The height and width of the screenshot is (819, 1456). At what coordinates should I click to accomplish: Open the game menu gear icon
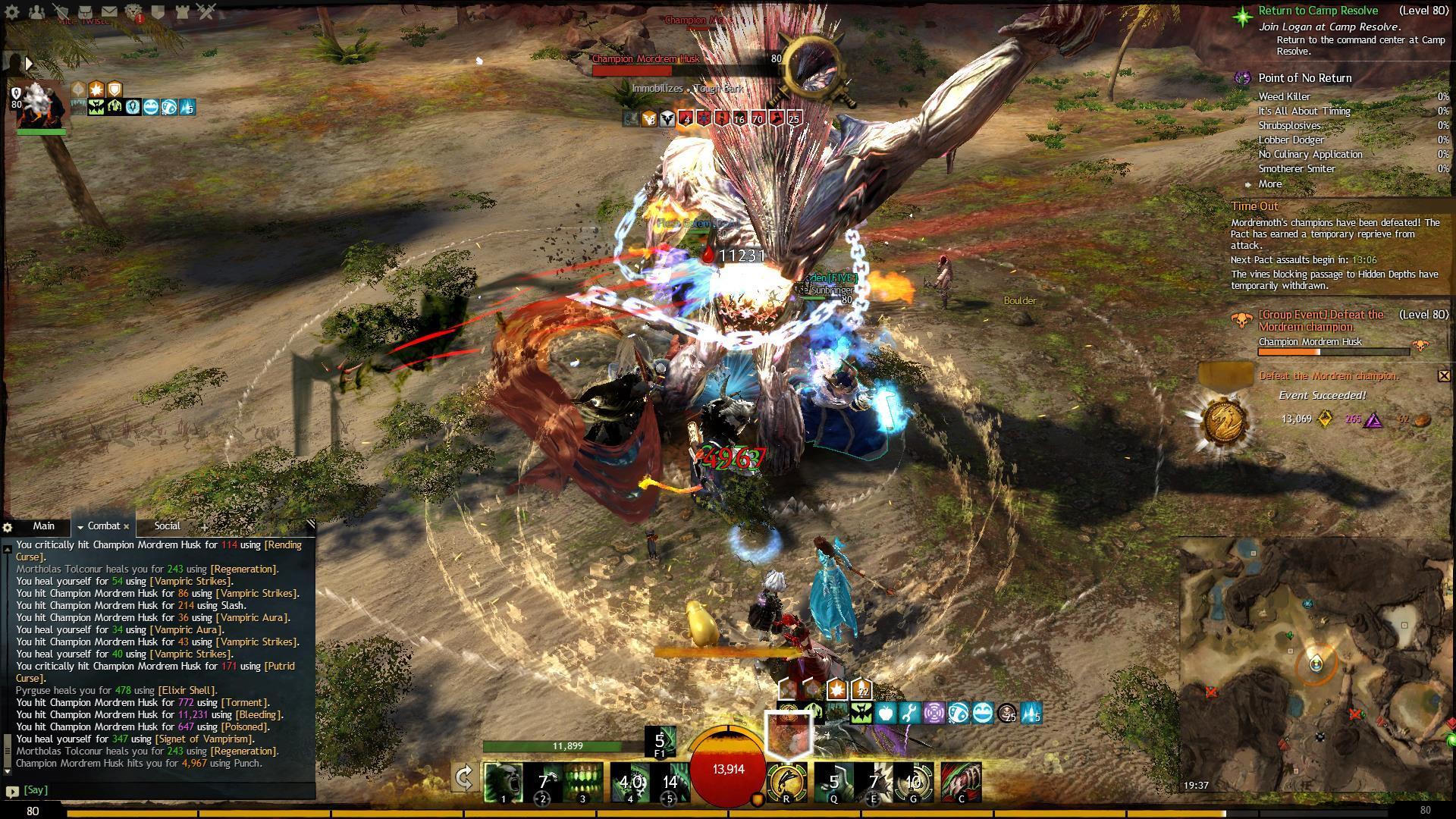click(13, 12)
